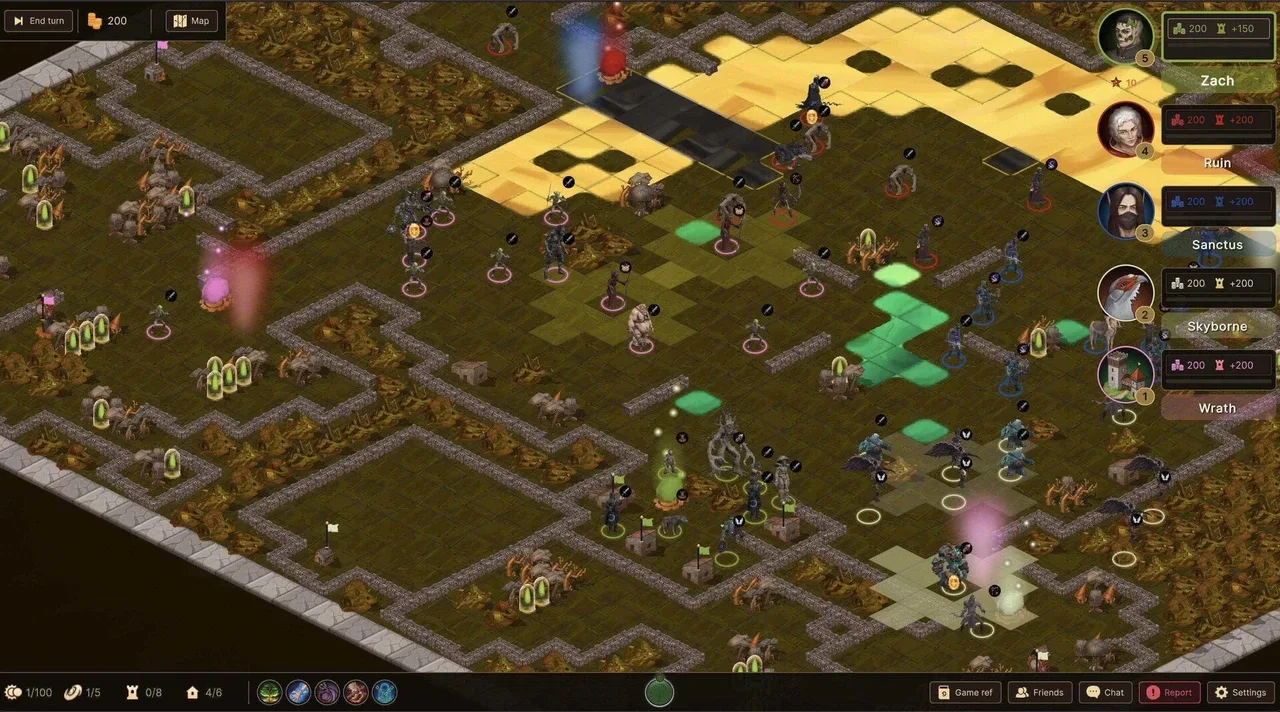
Task: Select Skyborne's eagle portrait
Action: pyautogui.click(x=1125, y=293)
